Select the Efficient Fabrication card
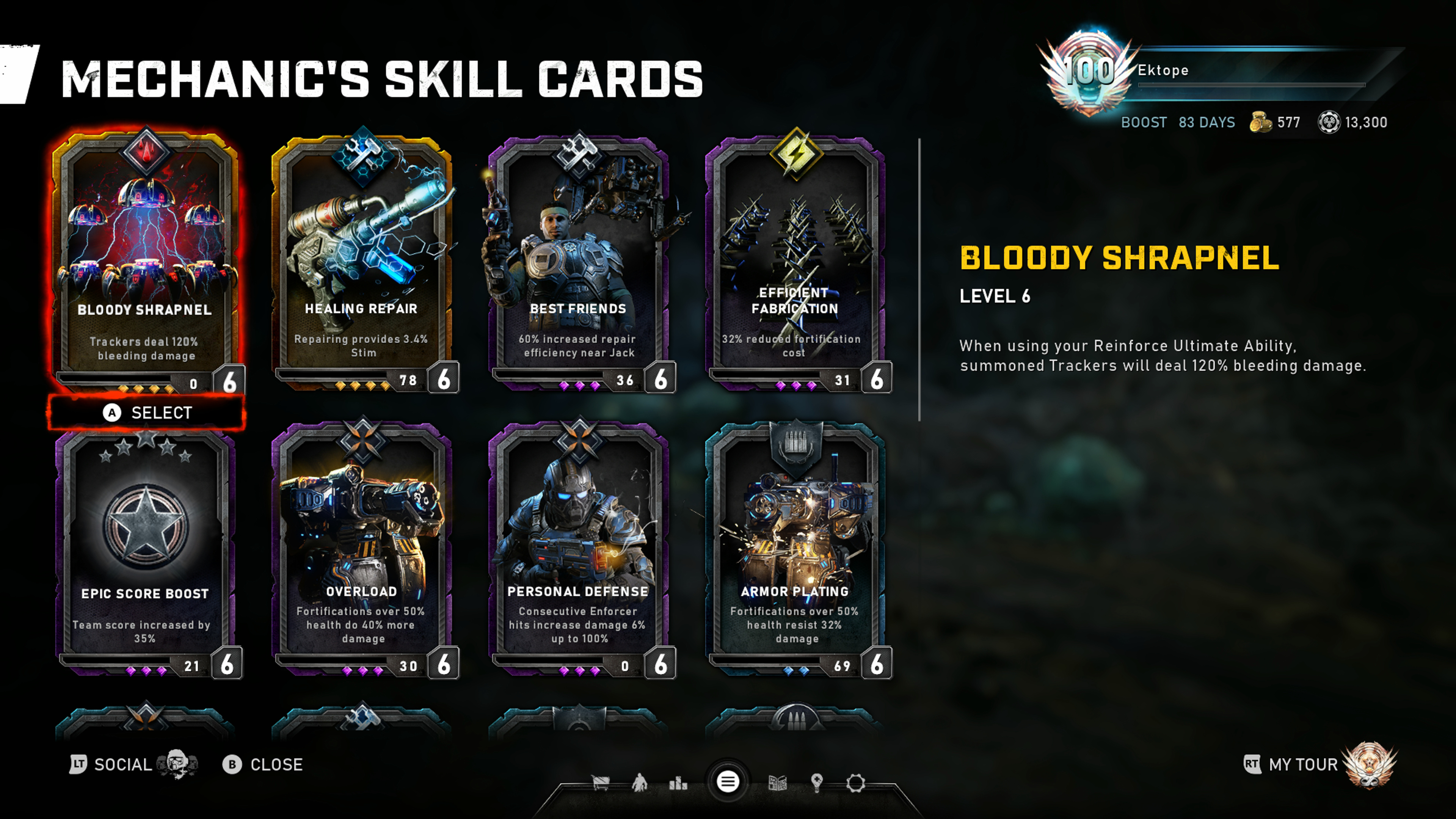Screen dimensions: 1456x819 pos(795,260)
